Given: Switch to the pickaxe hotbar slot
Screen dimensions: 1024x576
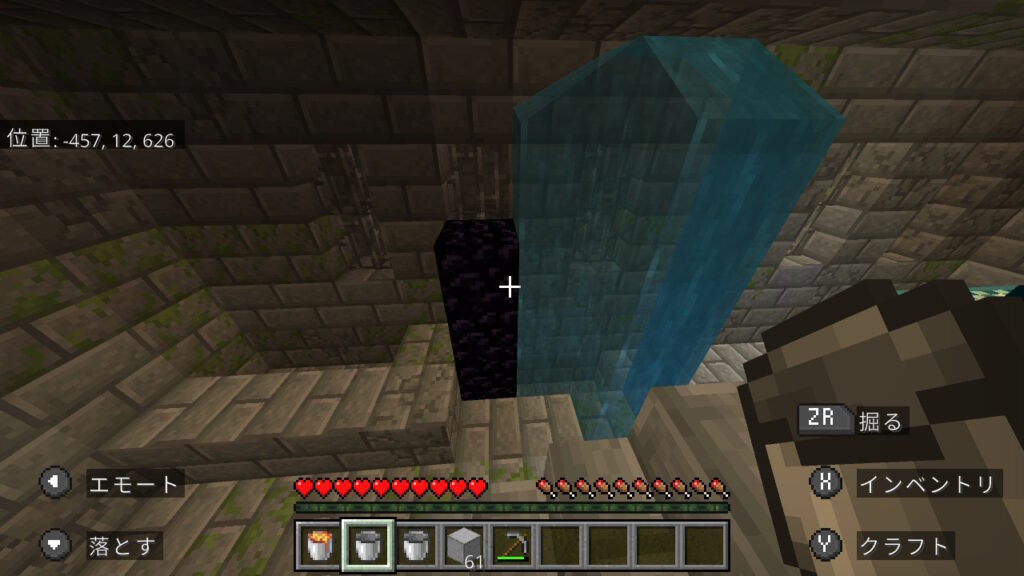Looking at the screenshot, I should point(511,545).
